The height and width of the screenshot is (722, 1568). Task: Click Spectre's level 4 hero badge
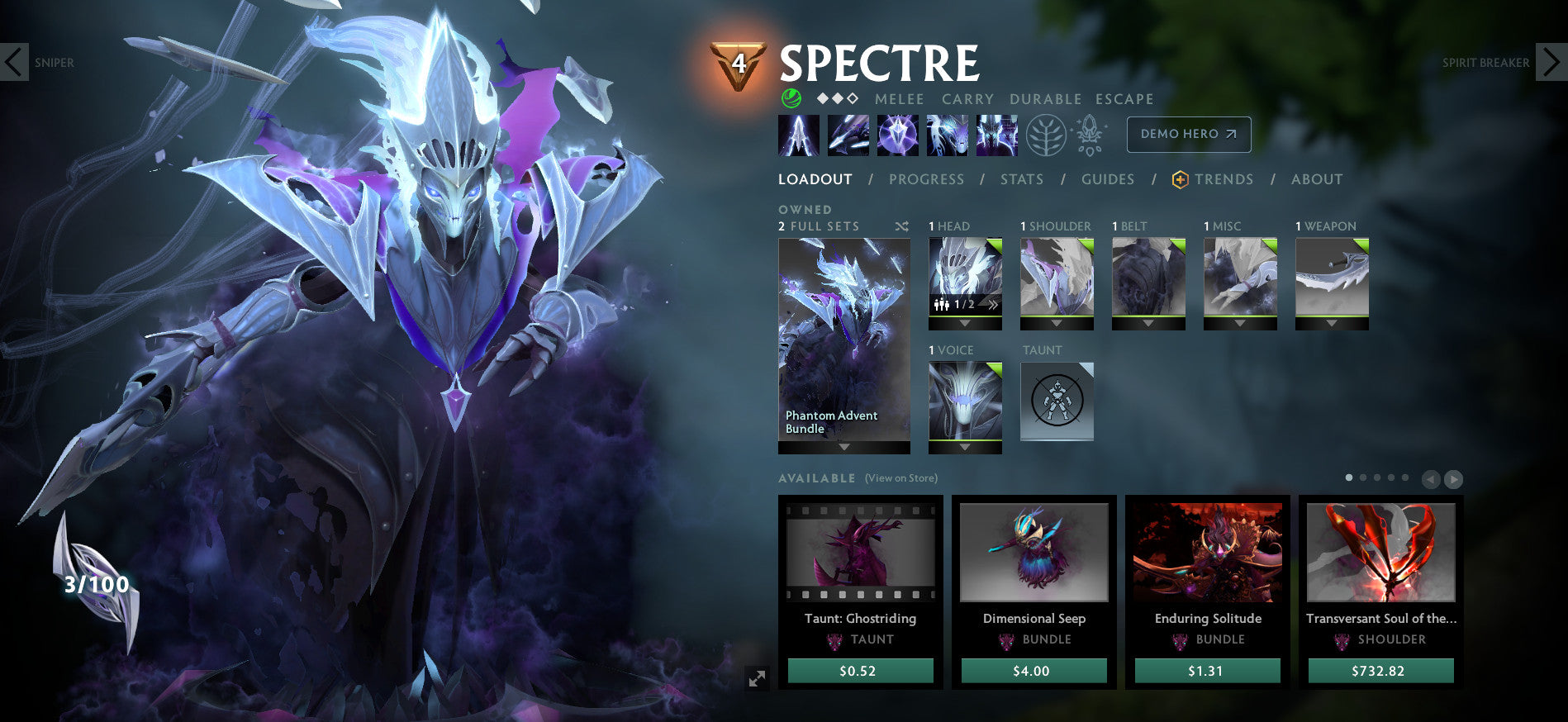[x=739, y=60]
